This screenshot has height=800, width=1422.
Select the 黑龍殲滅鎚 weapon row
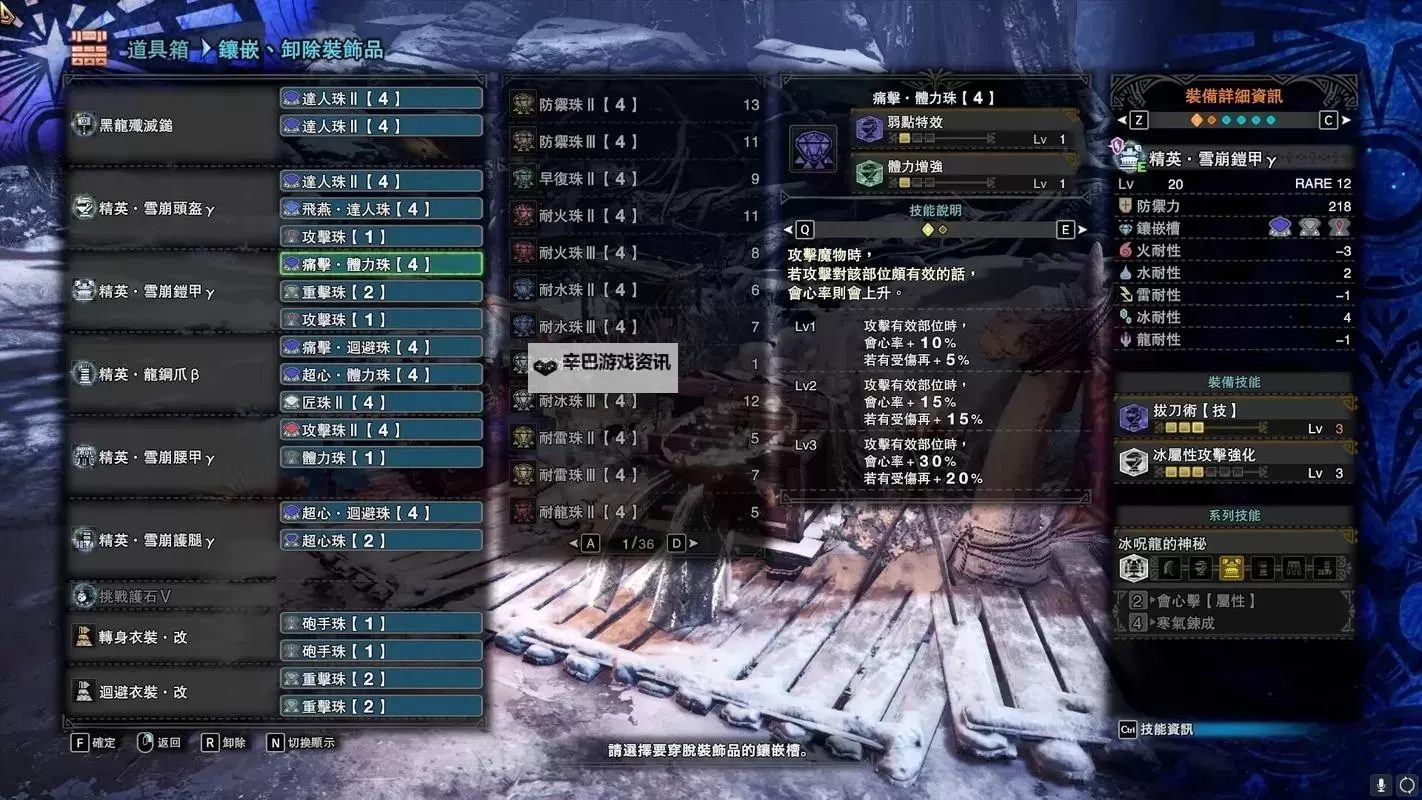pos(170,126)
